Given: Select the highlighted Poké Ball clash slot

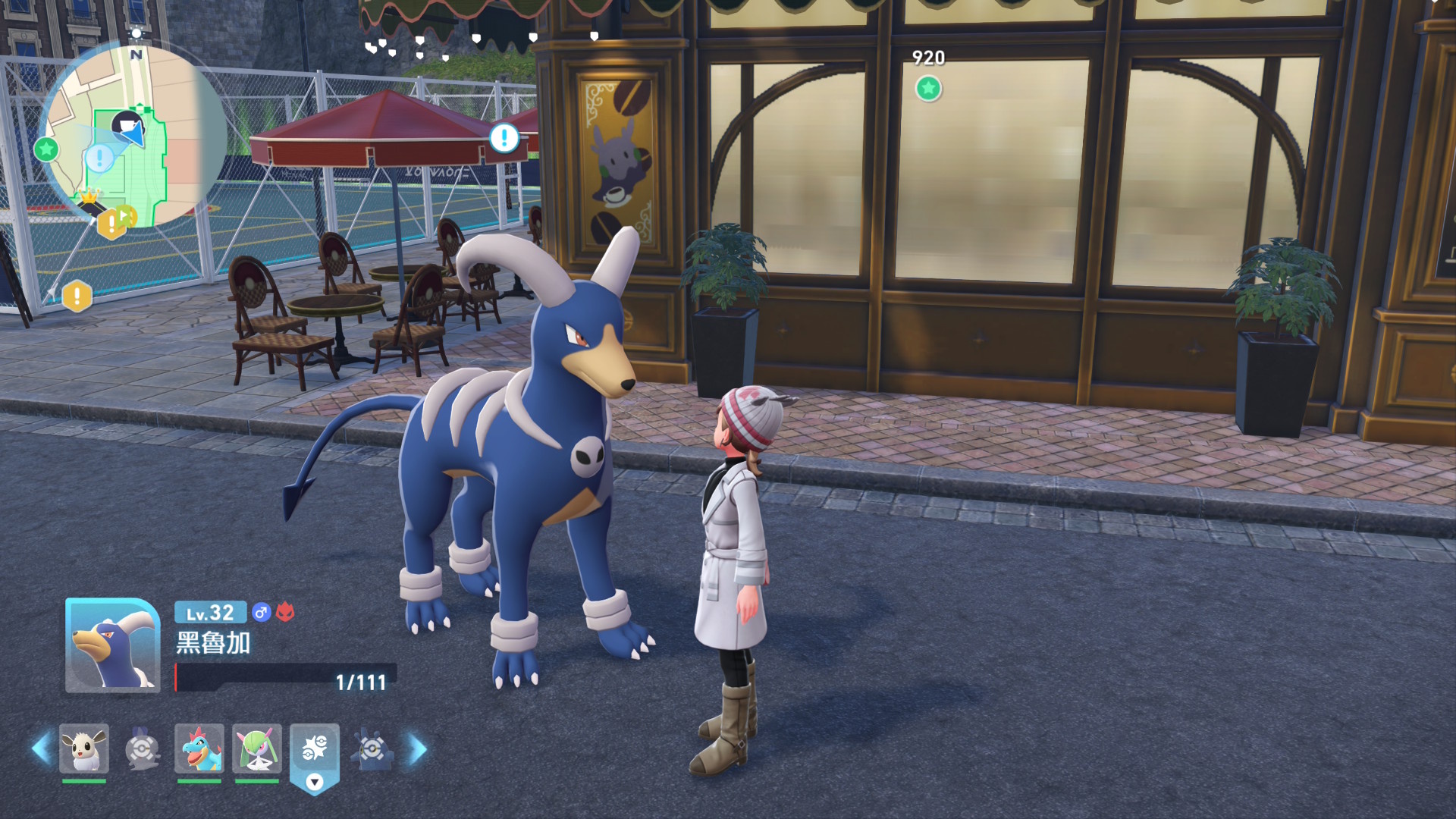Looking at the screenshot, I should pos(315,750).
